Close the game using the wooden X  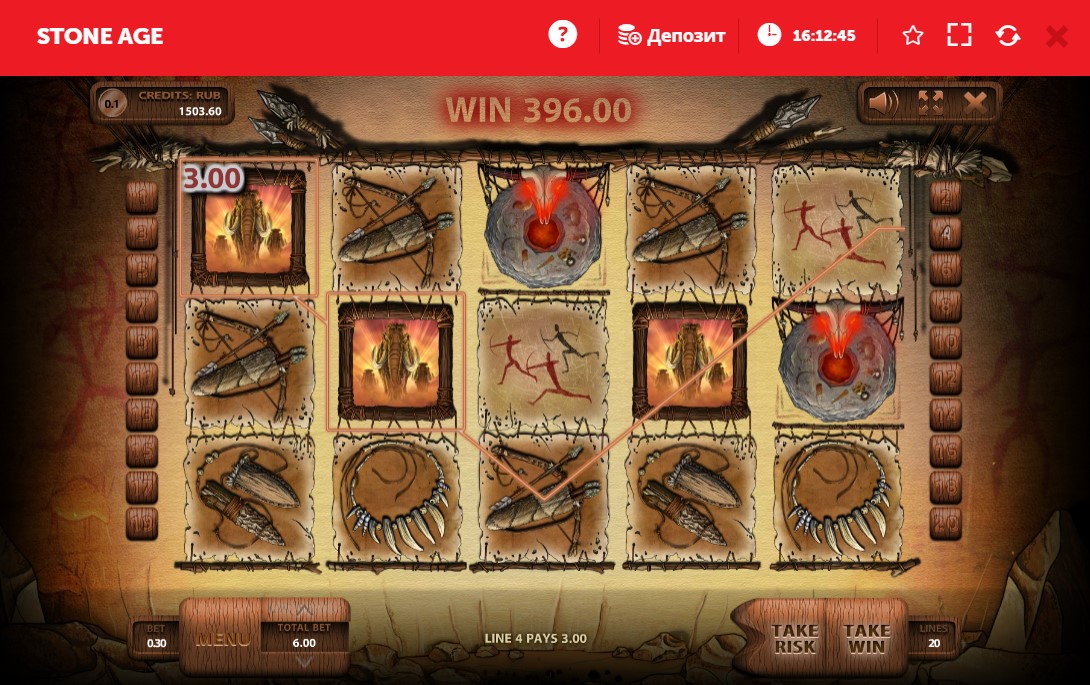tap(975, 102)
